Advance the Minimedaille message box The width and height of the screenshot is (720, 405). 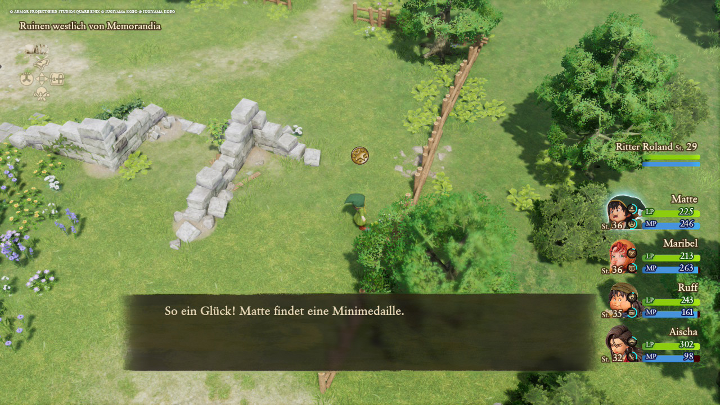click(x=358, y=331)
